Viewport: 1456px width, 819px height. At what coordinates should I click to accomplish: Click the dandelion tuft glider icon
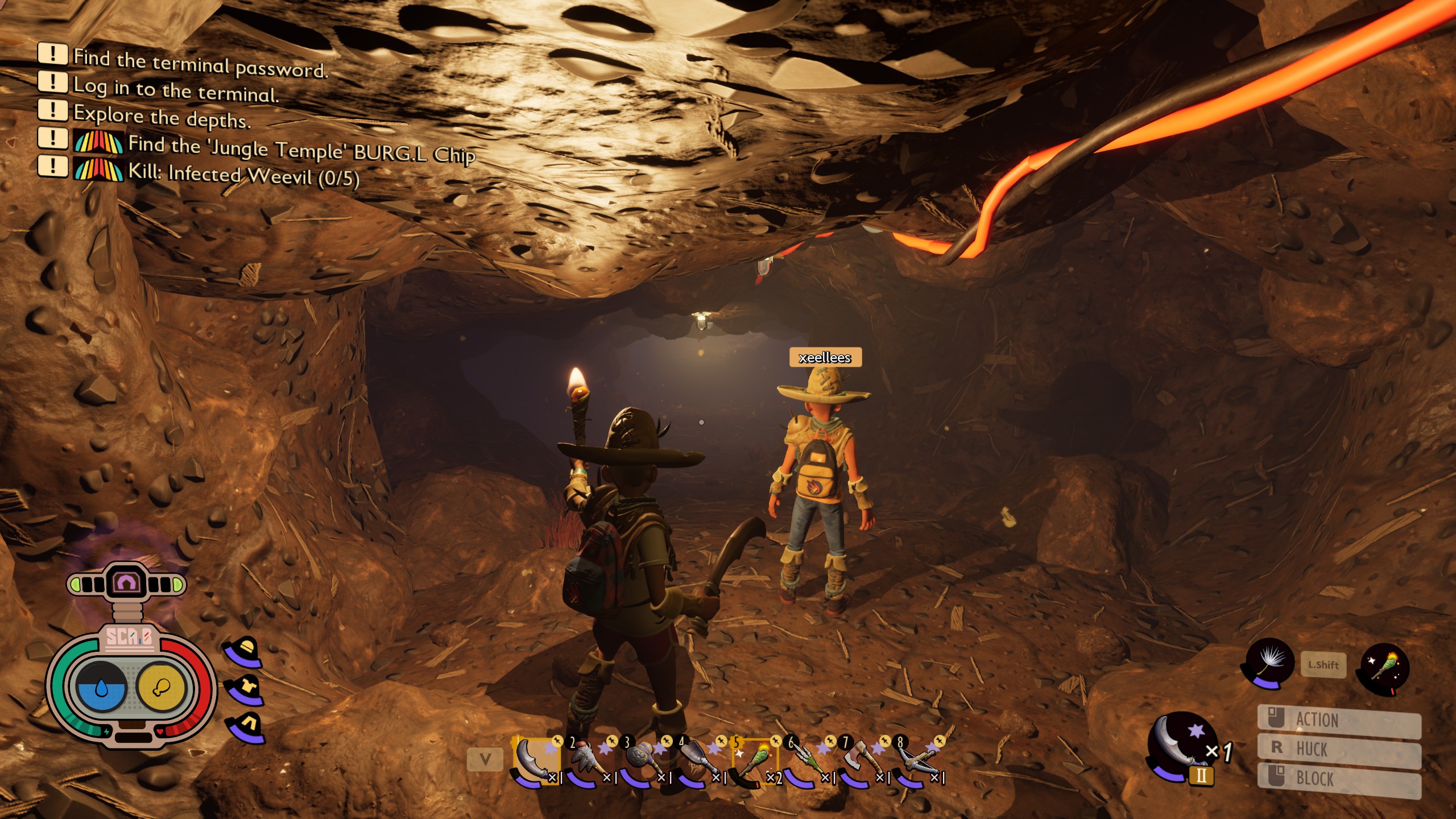1269,663
